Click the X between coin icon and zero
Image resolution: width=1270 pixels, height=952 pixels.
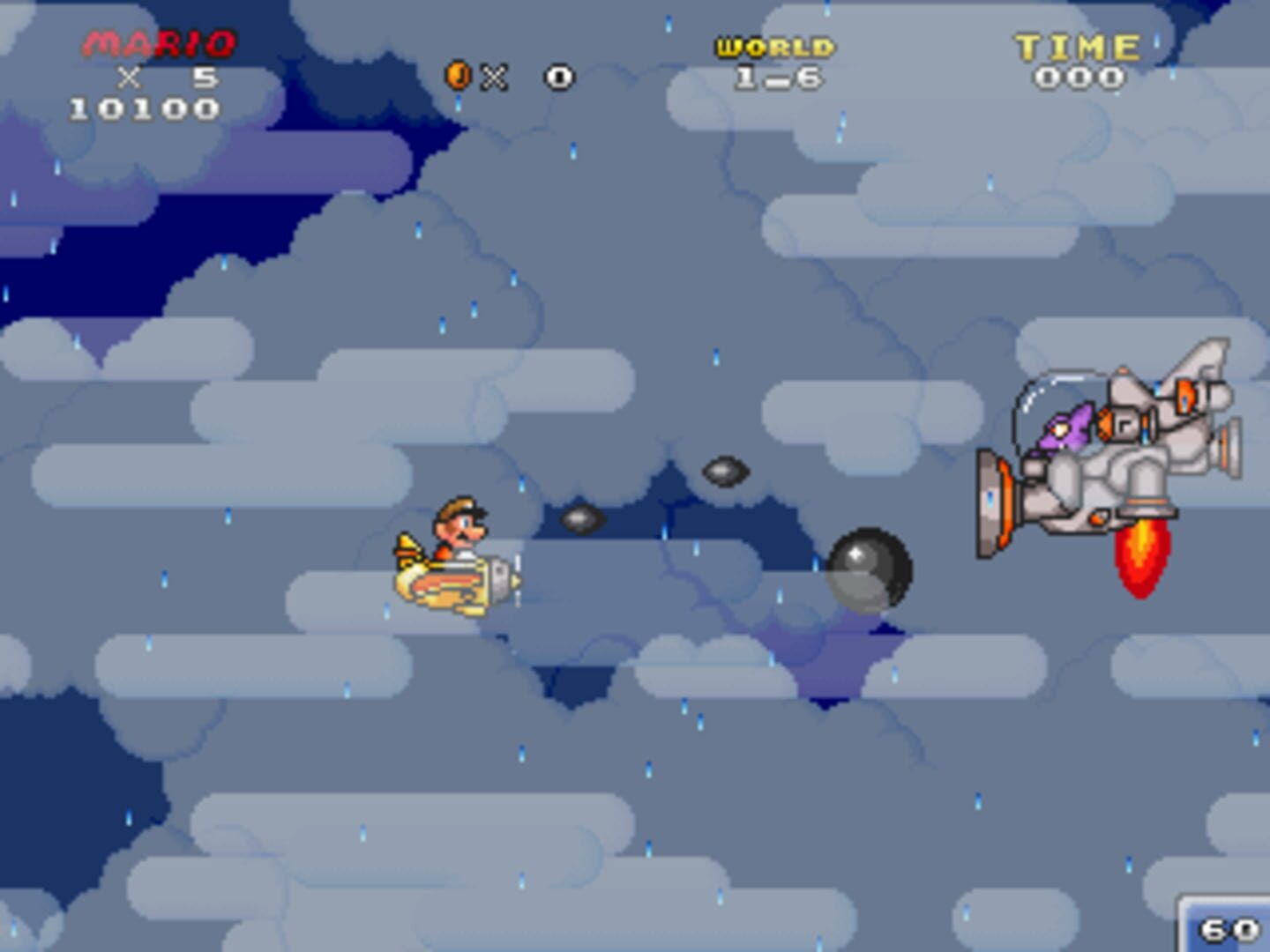(x=494, y=76)
